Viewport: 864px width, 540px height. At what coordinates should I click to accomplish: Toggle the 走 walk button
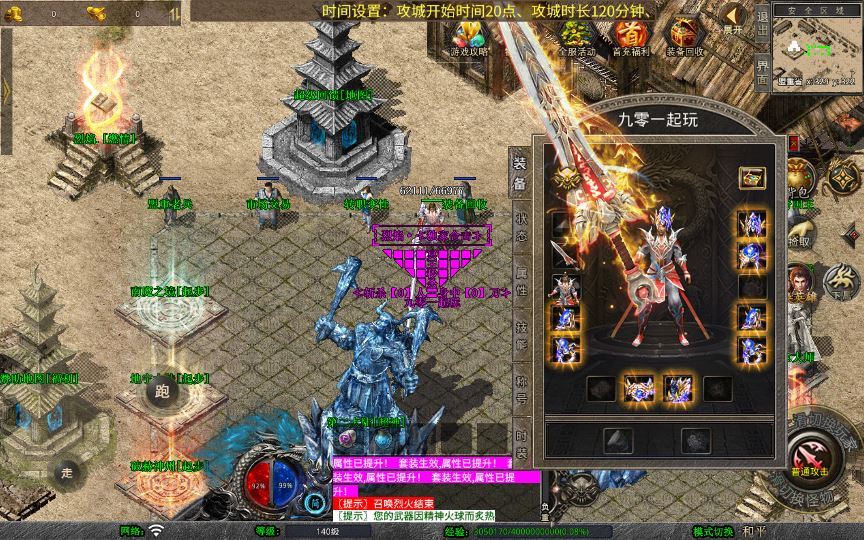67,471
